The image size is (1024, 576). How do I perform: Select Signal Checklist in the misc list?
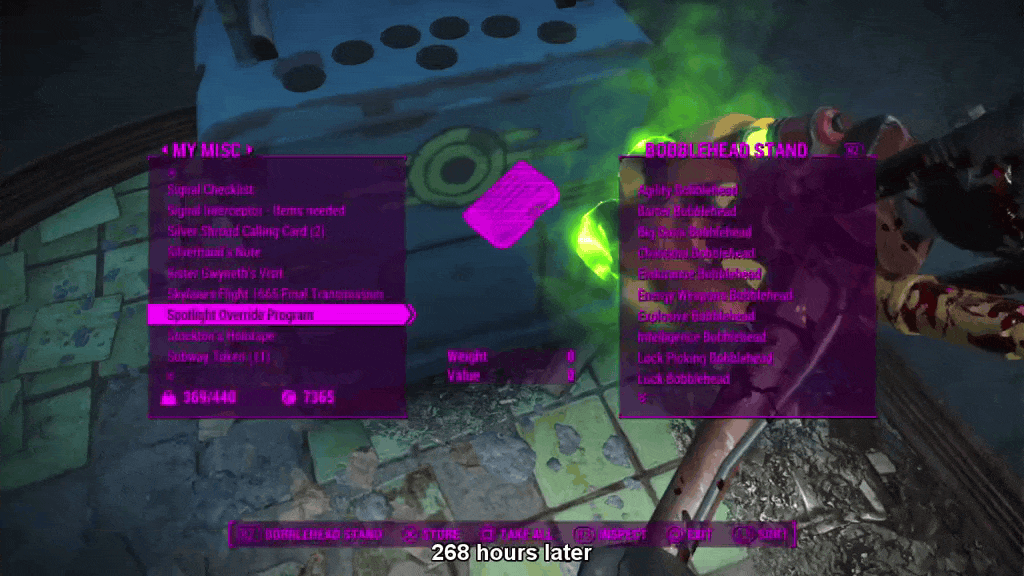[211, 190]
